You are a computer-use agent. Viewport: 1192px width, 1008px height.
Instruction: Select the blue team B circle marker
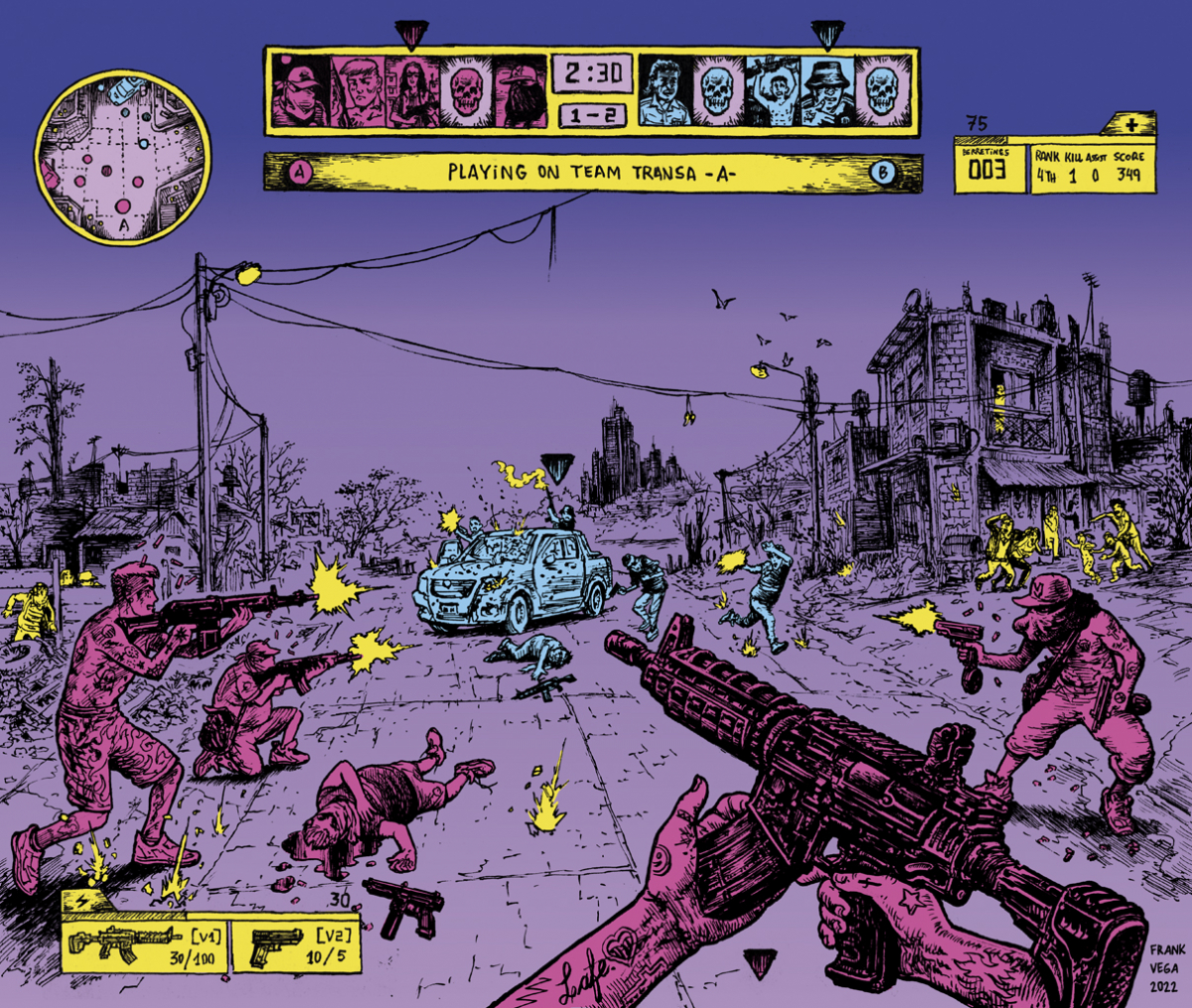(882, 173)
